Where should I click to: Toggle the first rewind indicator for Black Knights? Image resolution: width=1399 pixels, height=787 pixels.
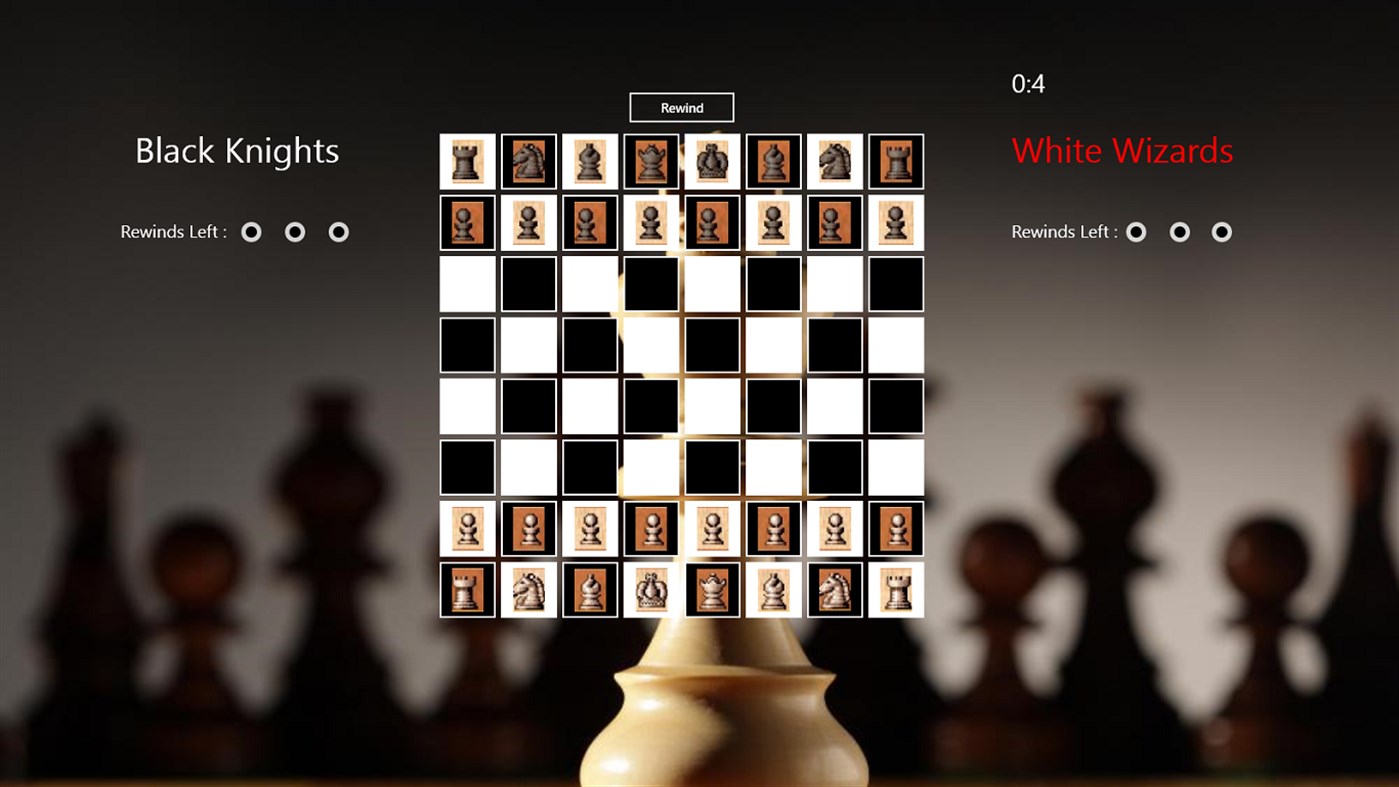[x=251, y=231]
